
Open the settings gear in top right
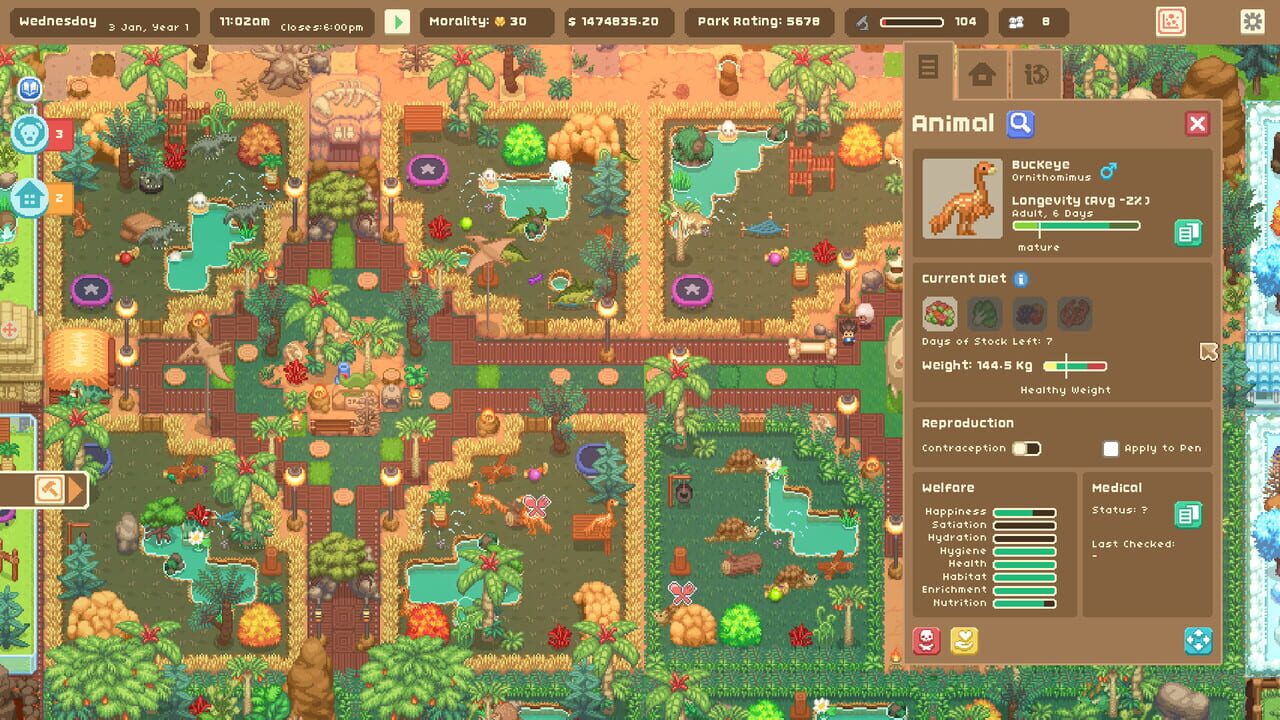[1254, 19]
